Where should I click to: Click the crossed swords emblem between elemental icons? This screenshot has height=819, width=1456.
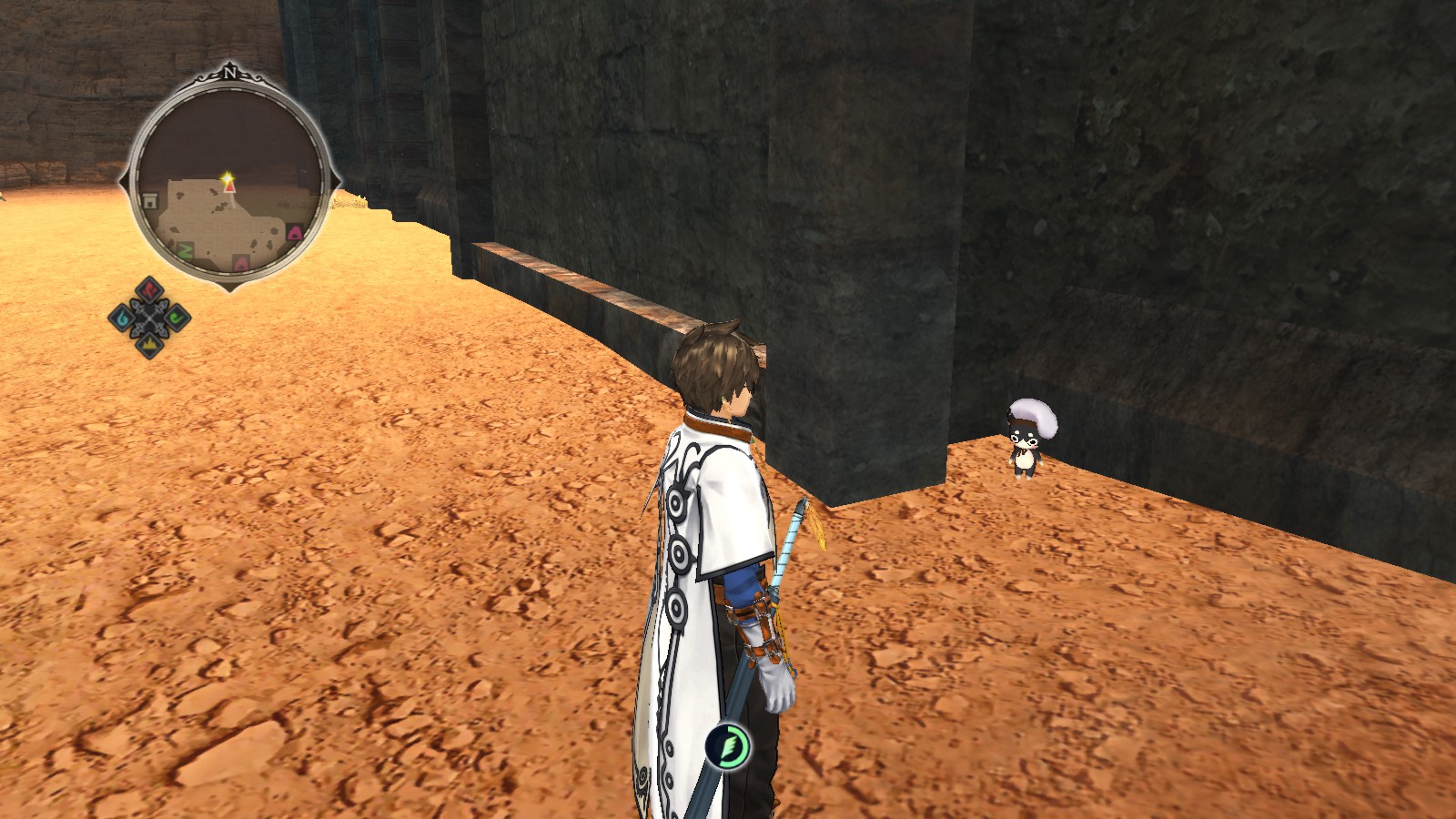[149, 317]
